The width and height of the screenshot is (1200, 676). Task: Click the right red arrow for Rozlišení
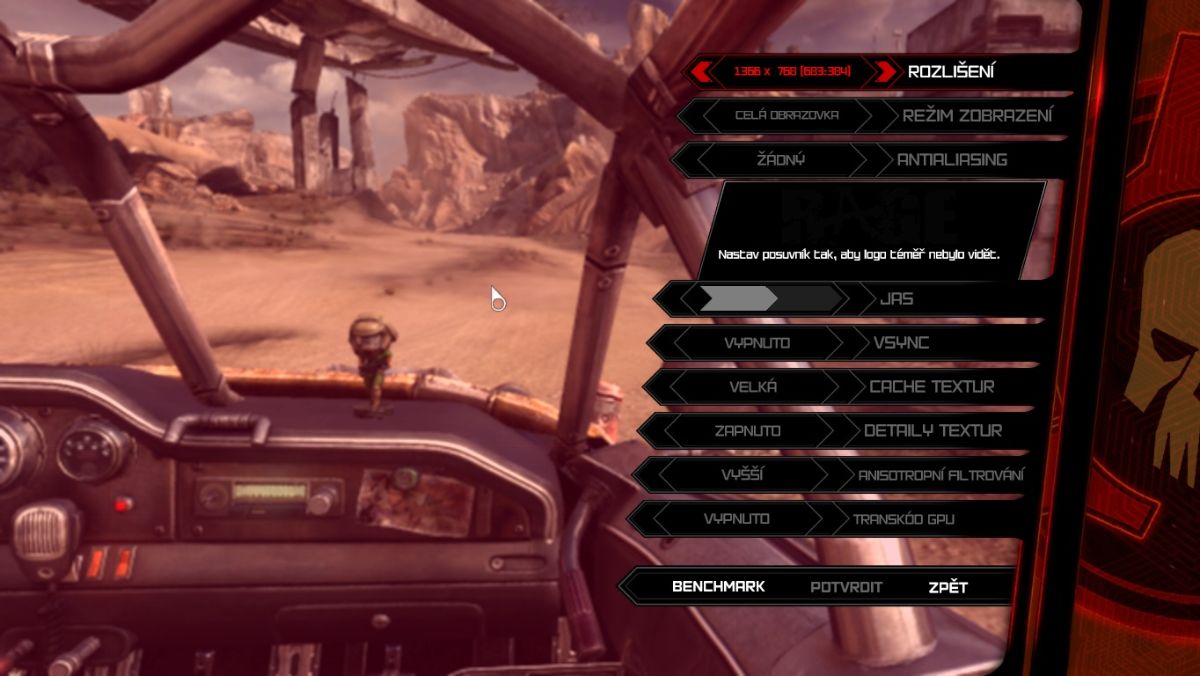[x=885, y=72]
